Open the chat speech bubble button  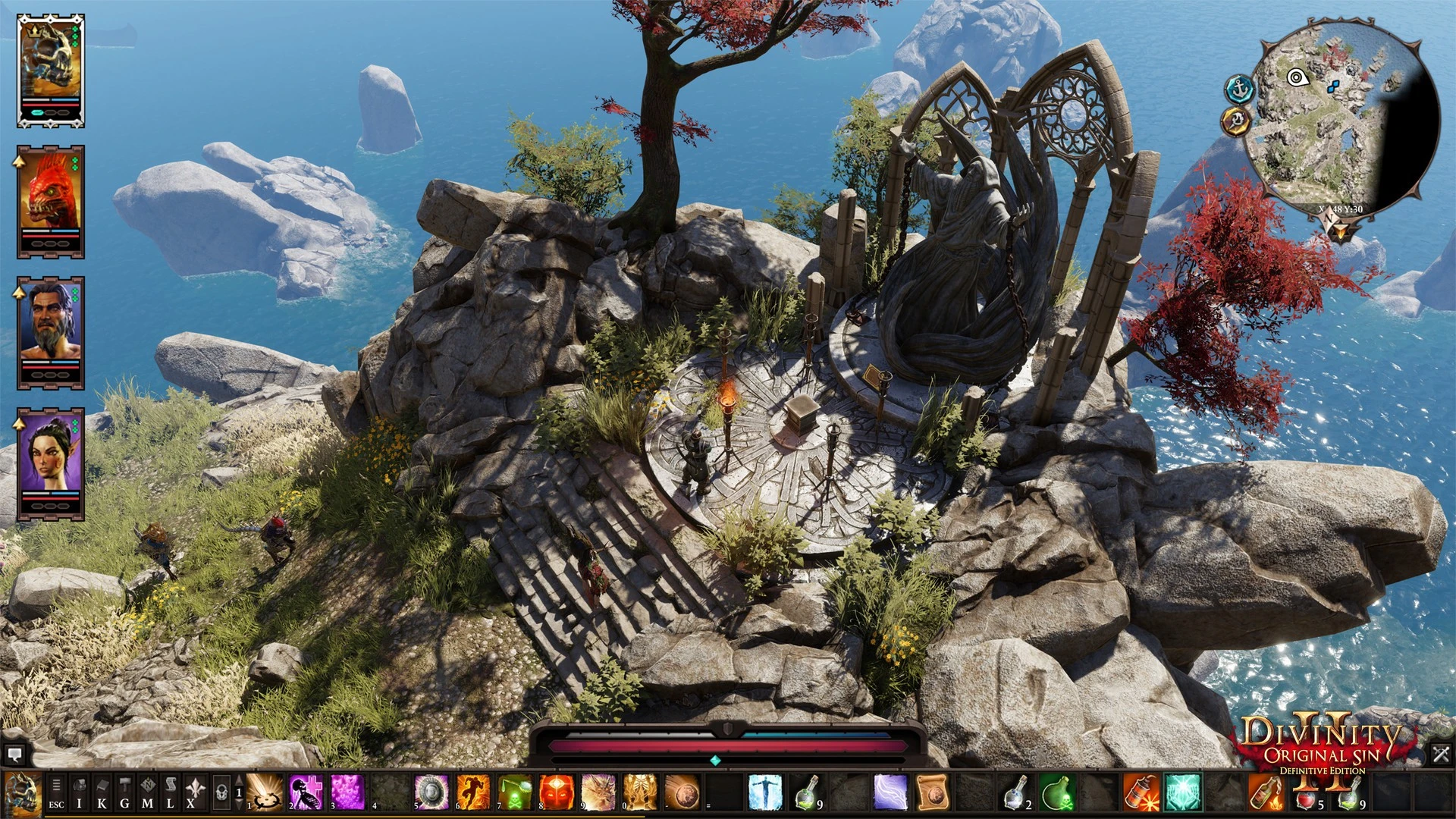[x=14, y=755]
